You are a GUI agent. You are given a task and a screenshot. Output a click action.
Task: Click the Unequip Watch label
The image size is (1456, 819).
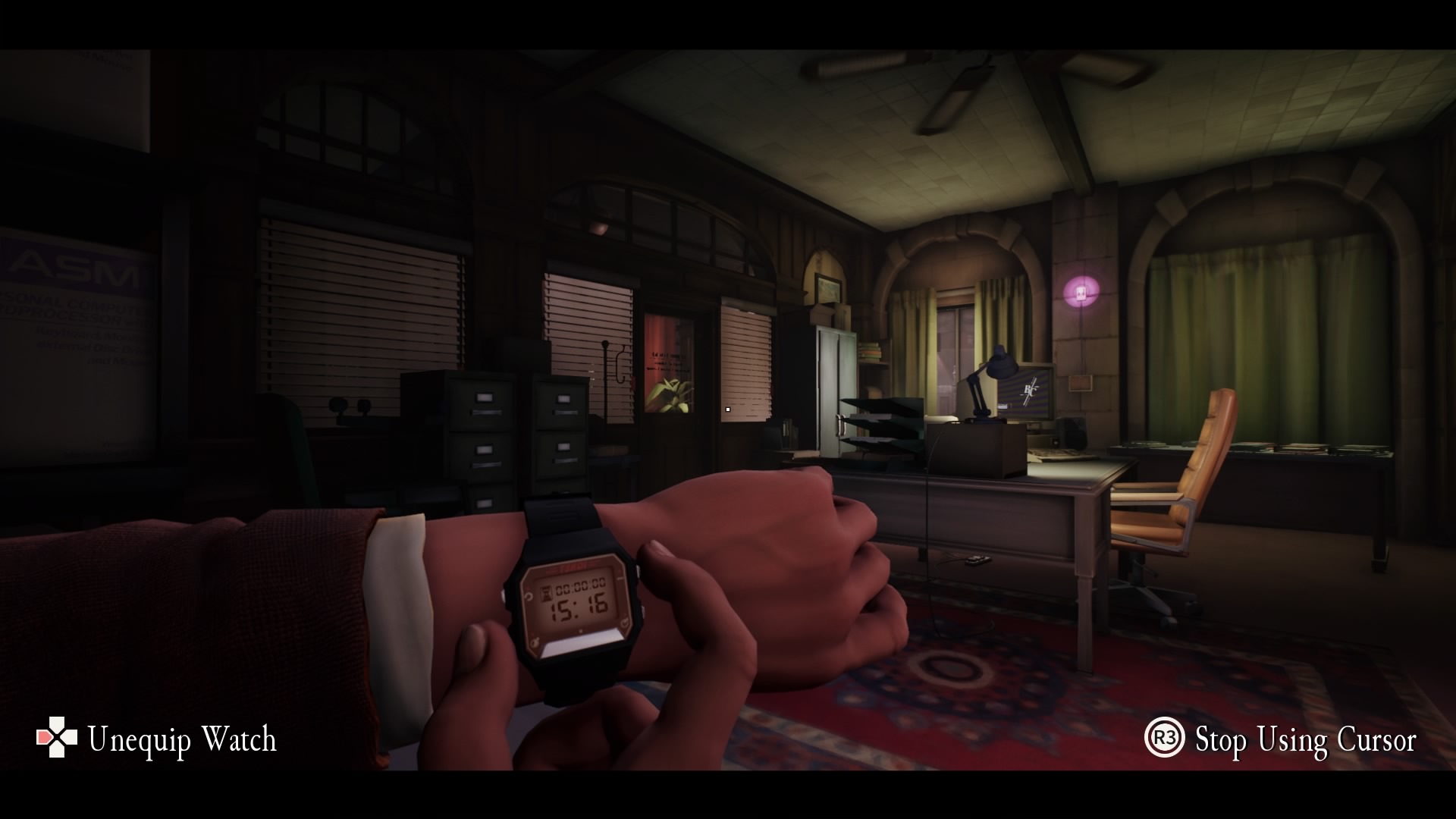[x=182, y=739]
